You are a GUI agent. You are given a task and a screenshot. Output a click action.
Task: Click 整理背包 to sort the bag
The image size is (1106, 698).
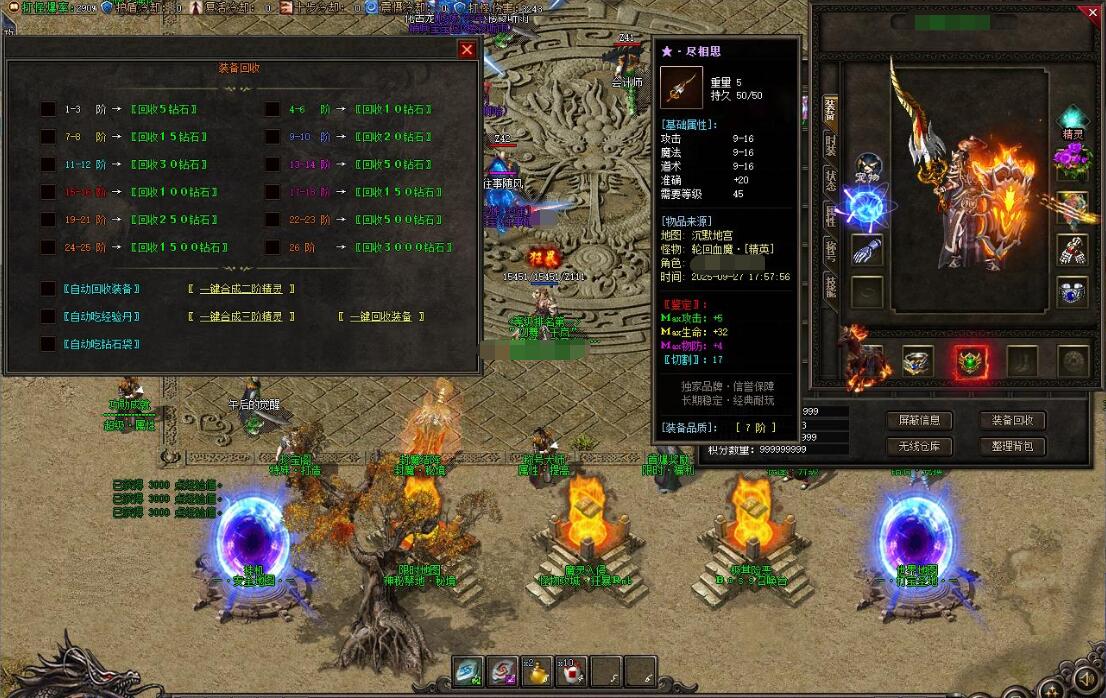(1012, 447)
